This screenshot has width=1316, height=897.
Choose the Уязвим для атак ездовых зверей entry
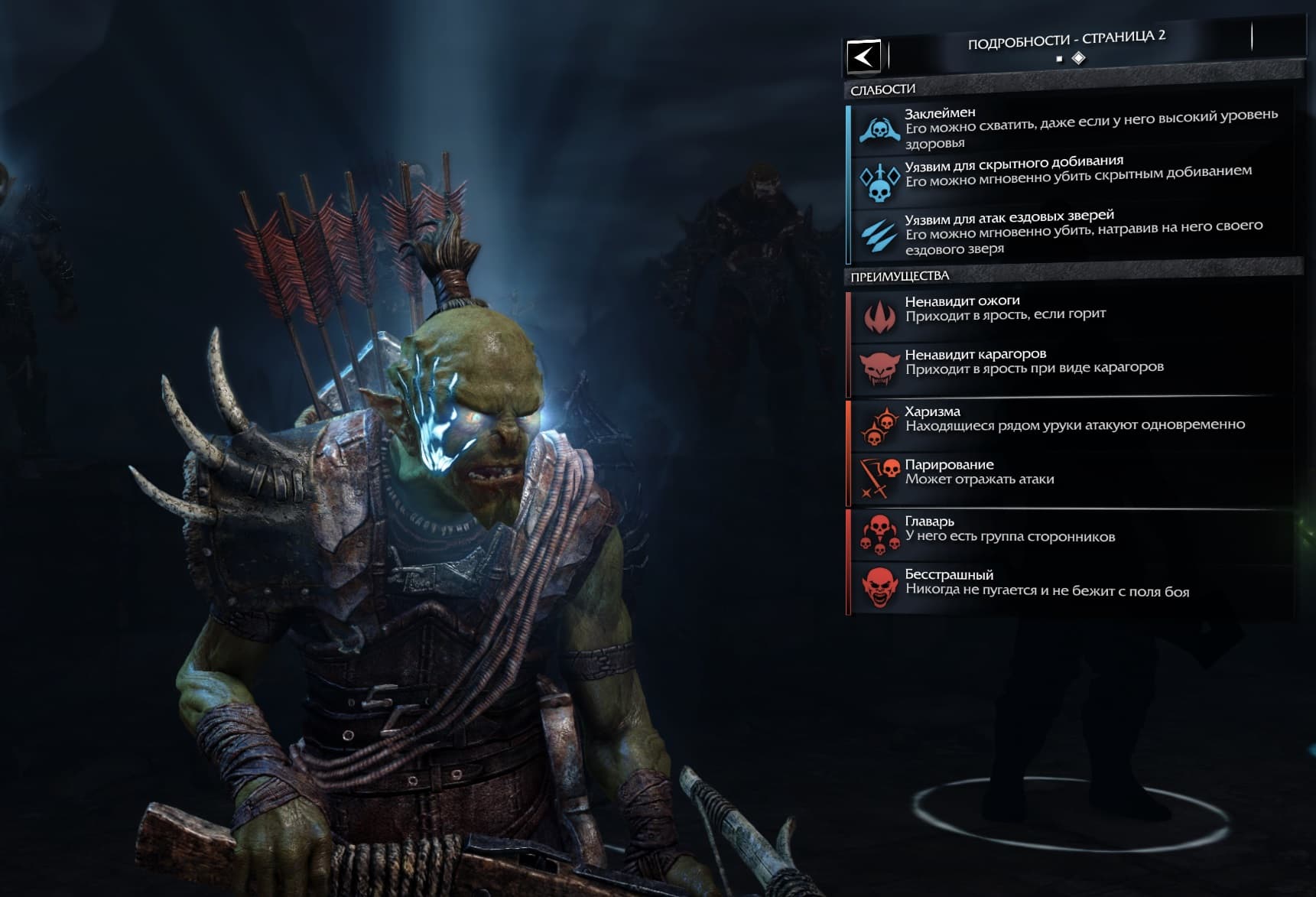click(1071, 232)
